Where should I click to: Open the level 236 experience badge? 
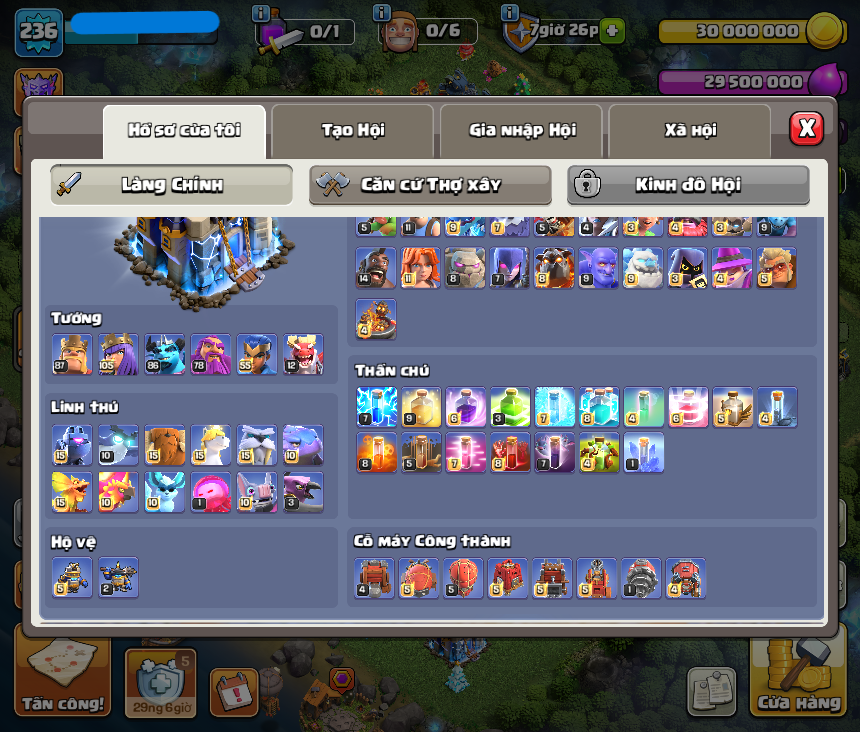pyautogui.click(x=39, y=32)
